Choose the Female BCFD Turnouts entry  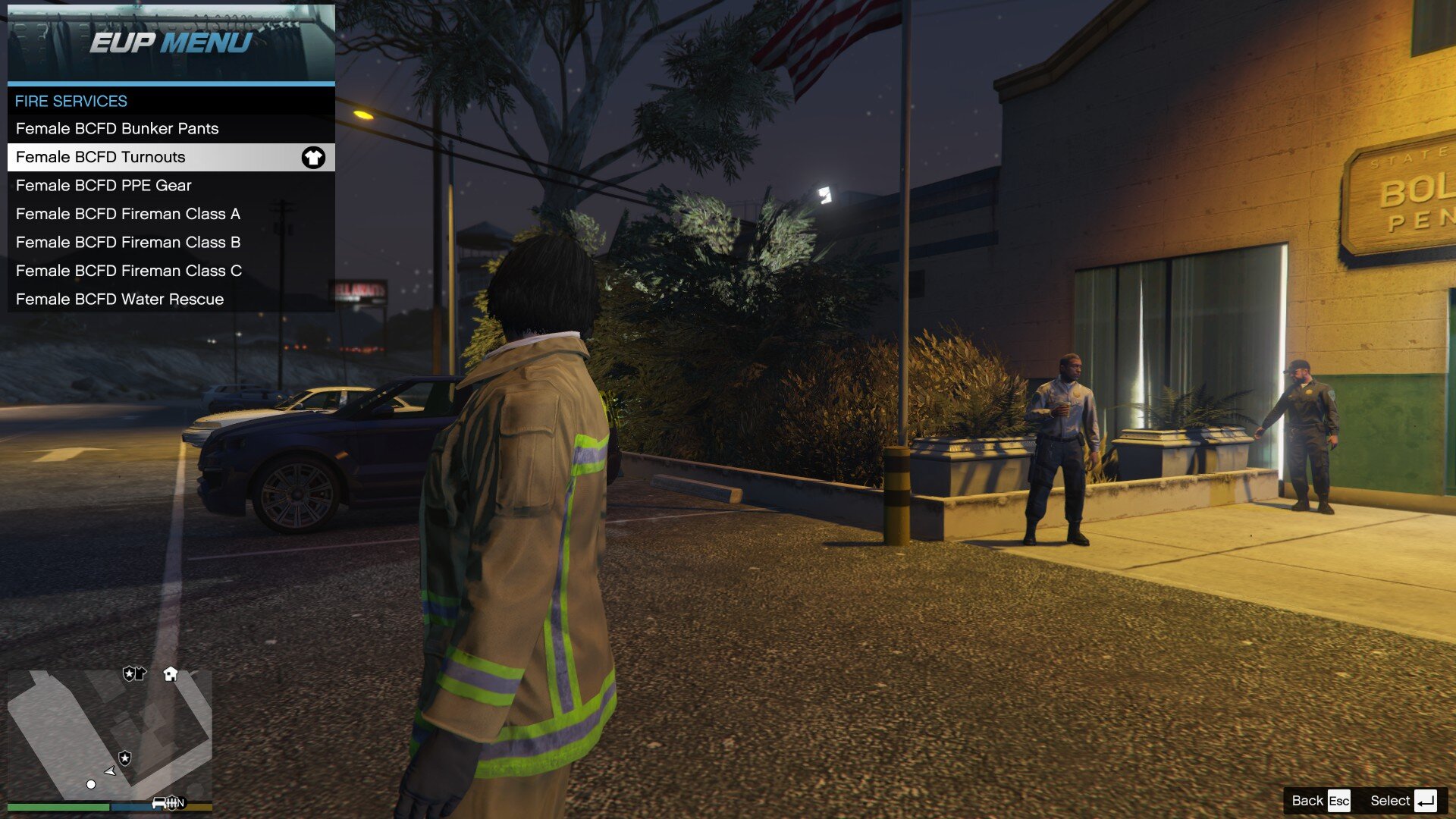coord(101,157)
